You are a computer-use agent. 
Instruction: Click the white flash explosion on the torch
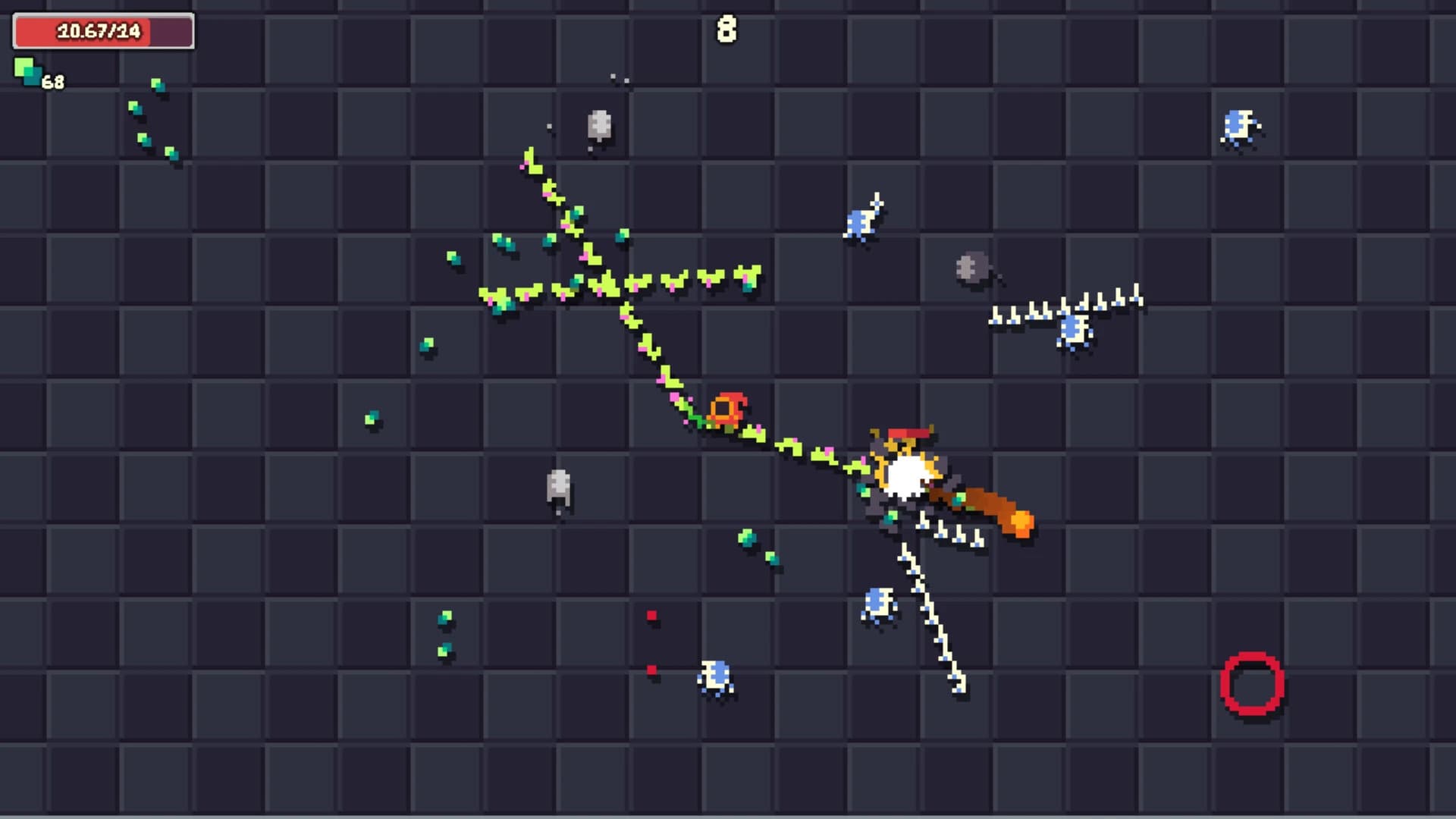coord(907,472)
